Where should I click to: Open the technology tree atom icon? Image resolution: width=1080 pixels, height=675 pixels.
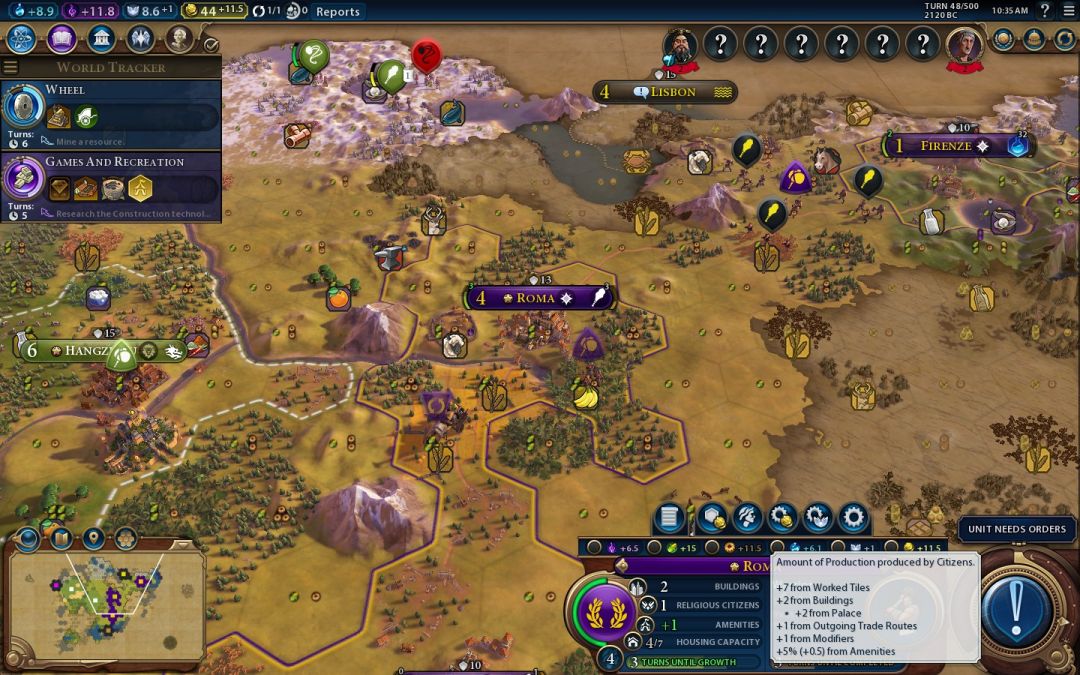click(22, 39)
